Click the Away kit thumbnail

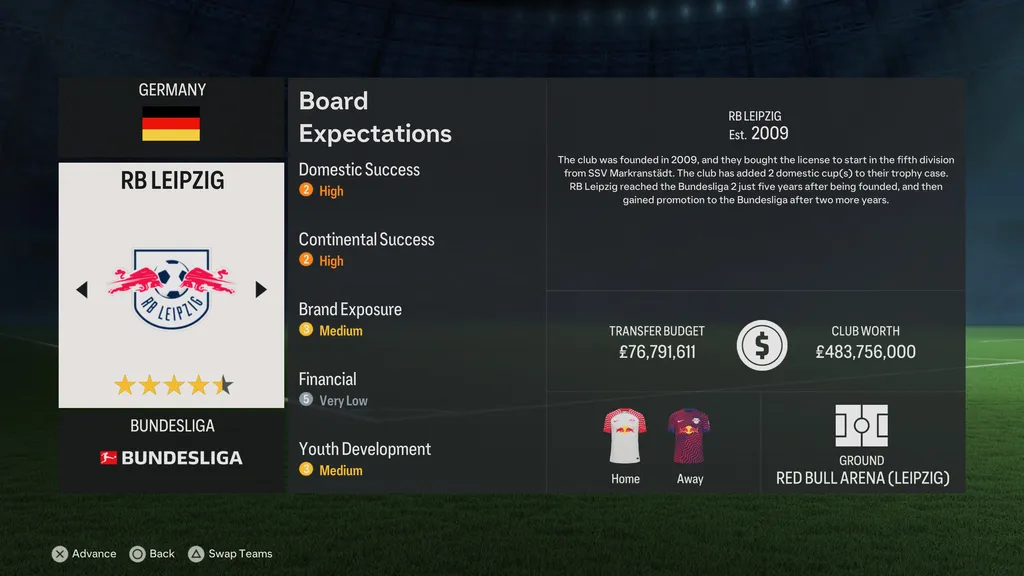[x=689, y=435]
